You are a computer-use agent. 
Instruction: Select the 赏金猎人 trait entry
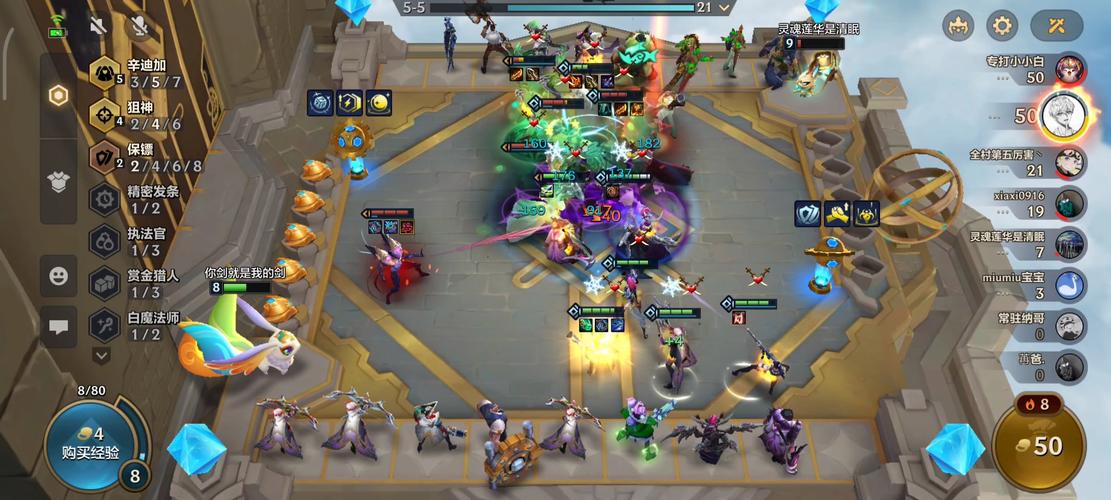[x=140, y=283]
